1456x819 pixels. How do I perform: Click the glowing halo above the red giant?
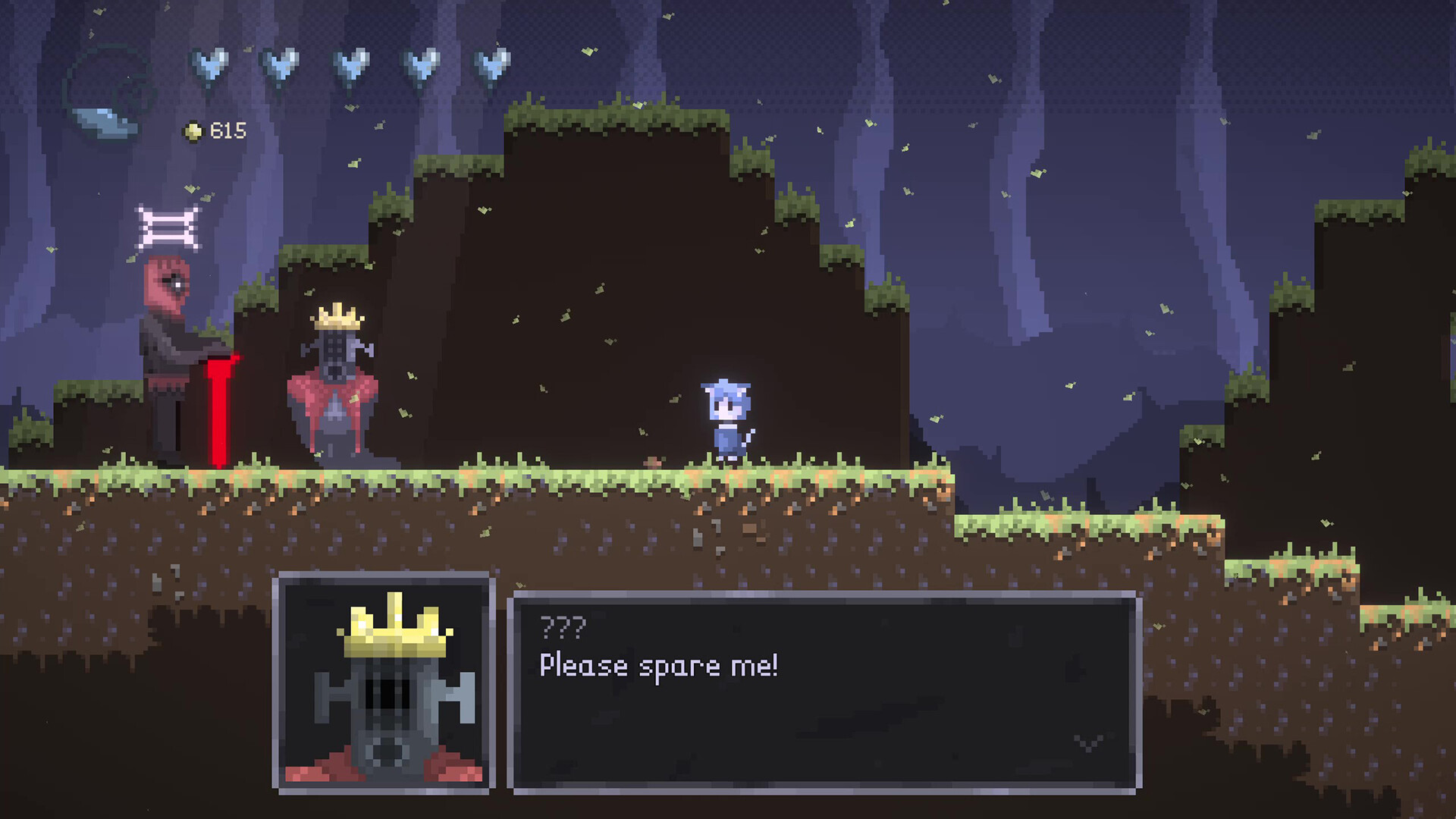[x=168, y=224]
